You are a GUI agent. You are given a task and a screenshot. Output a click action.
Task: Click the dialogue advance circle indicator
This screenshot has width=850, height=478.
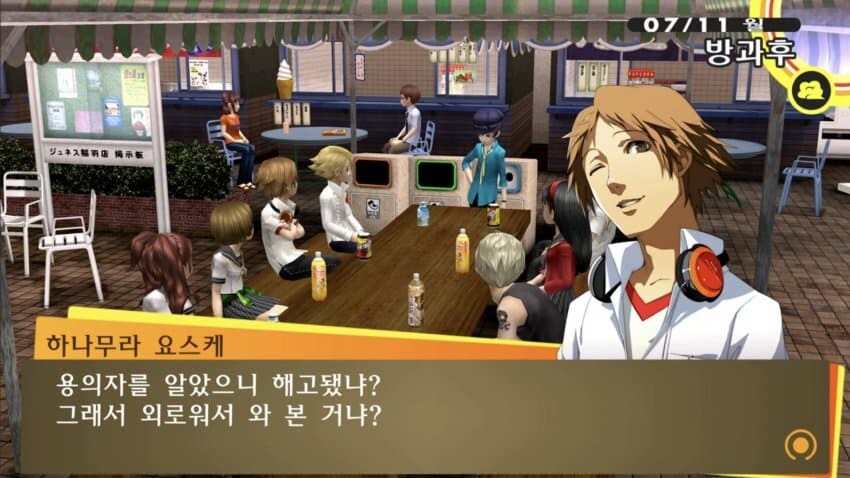click(798, 444)
